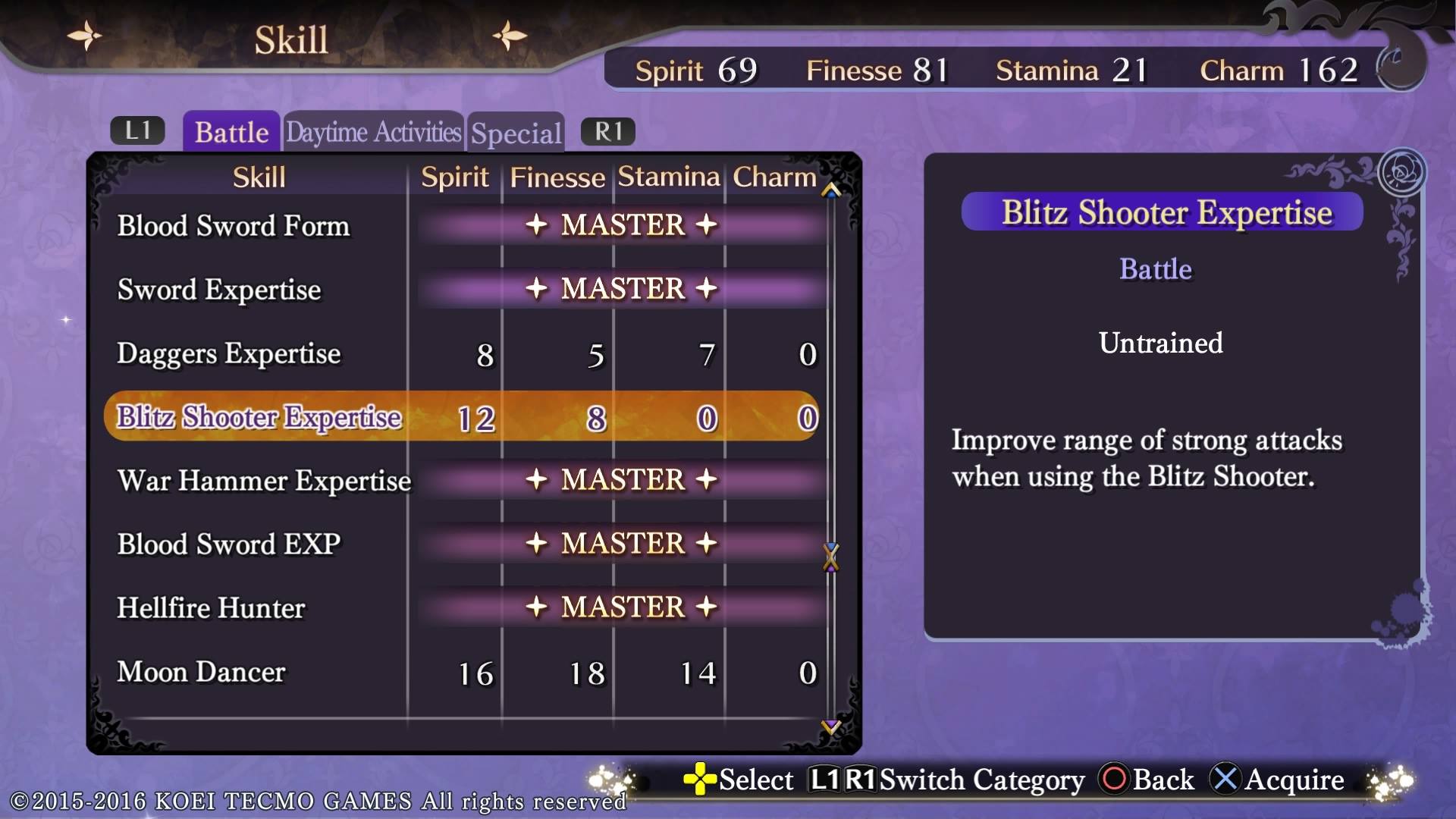
Task: Click the skill list scroll-down arrow
Action: (831, 727)
